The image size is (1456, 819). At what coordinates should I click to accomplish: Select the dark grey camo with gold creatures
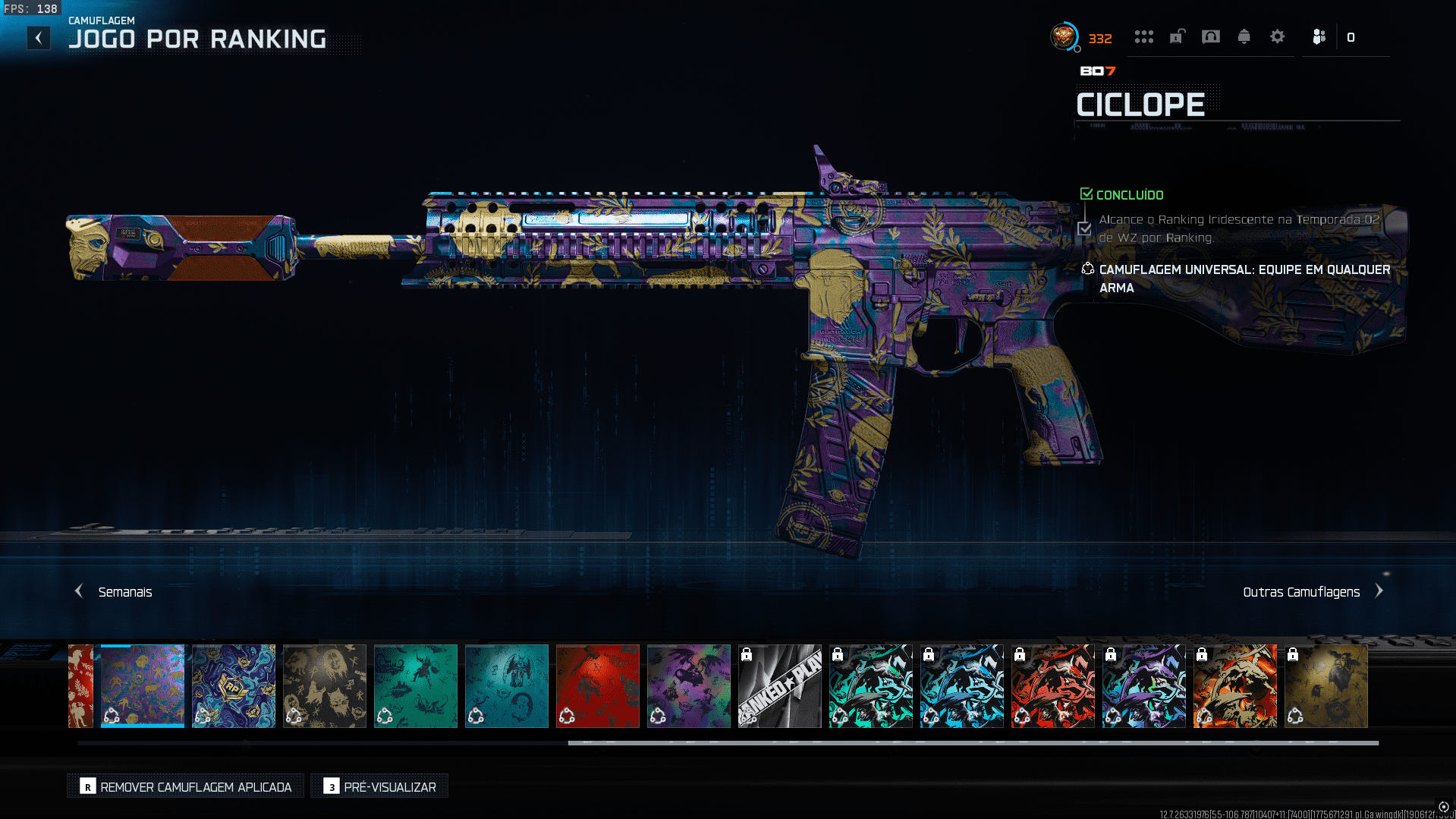tap(325, 686)
